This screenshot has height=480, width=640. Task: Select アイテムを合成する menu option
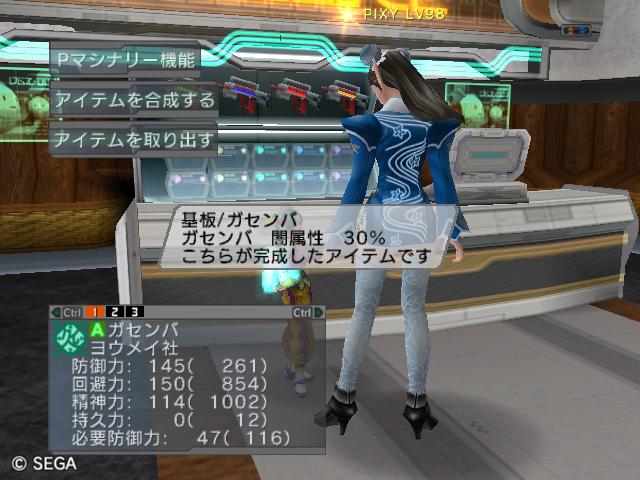[134, 99]
